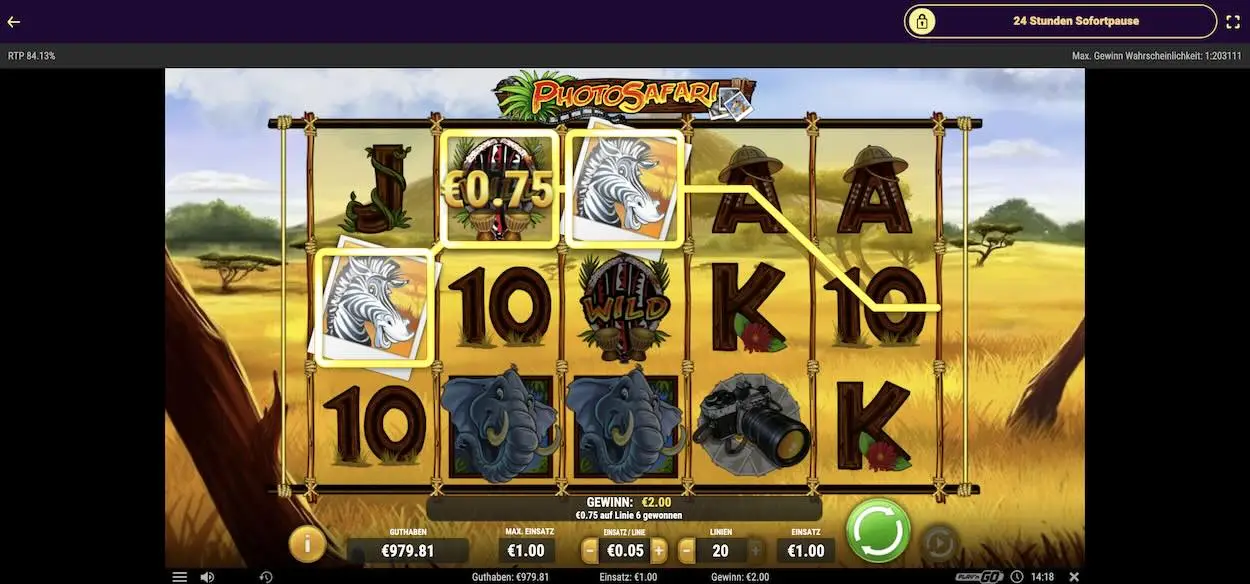Spin the reels with the green button

click(877, 530)
